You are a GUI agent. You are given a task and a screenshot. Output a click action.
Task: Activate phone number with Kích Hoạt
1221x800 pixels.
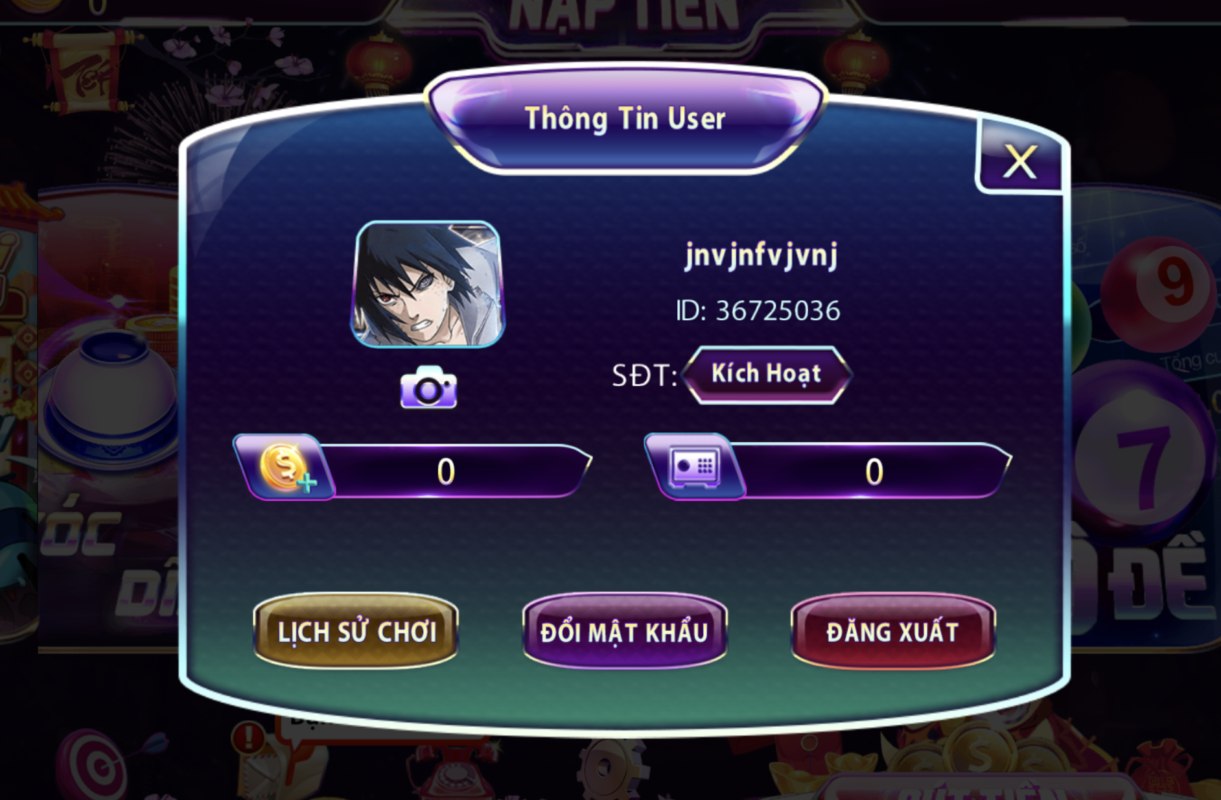click(x=766, y=374)
